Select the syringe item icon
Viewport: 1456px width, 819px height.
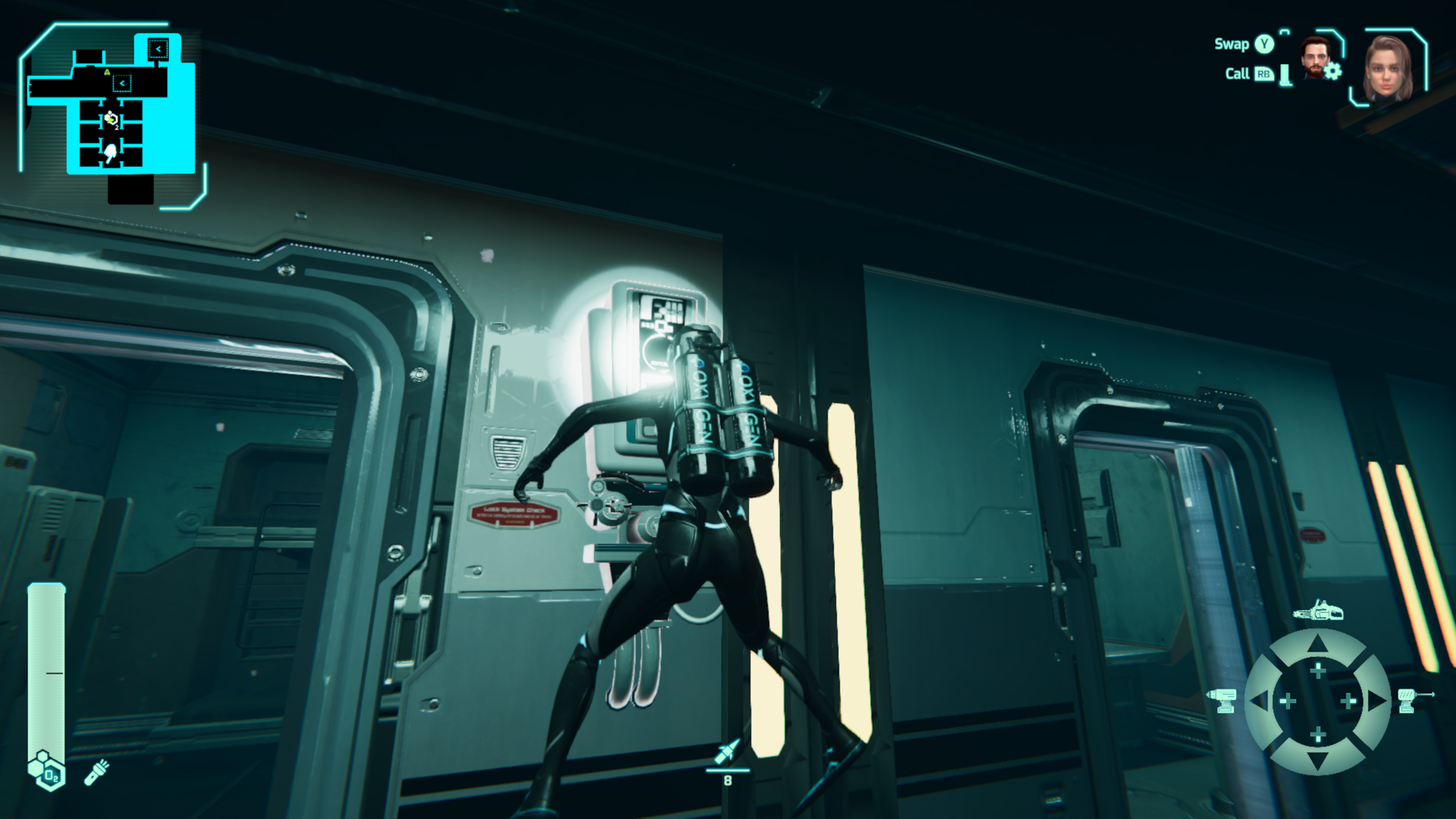(726, 752)
